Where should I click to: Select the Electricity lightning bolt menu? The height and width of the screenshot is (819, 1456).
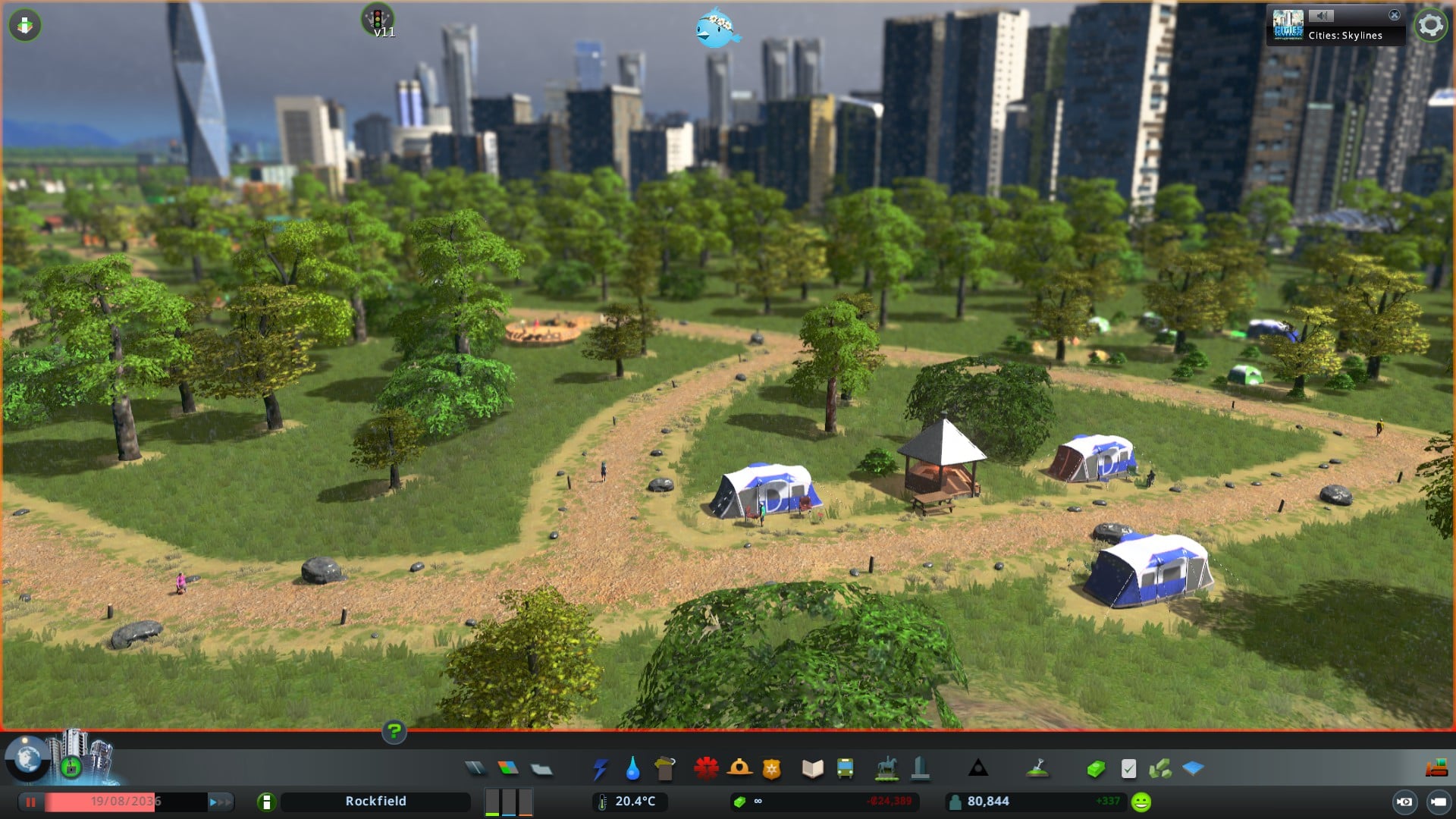pos(600,769)
